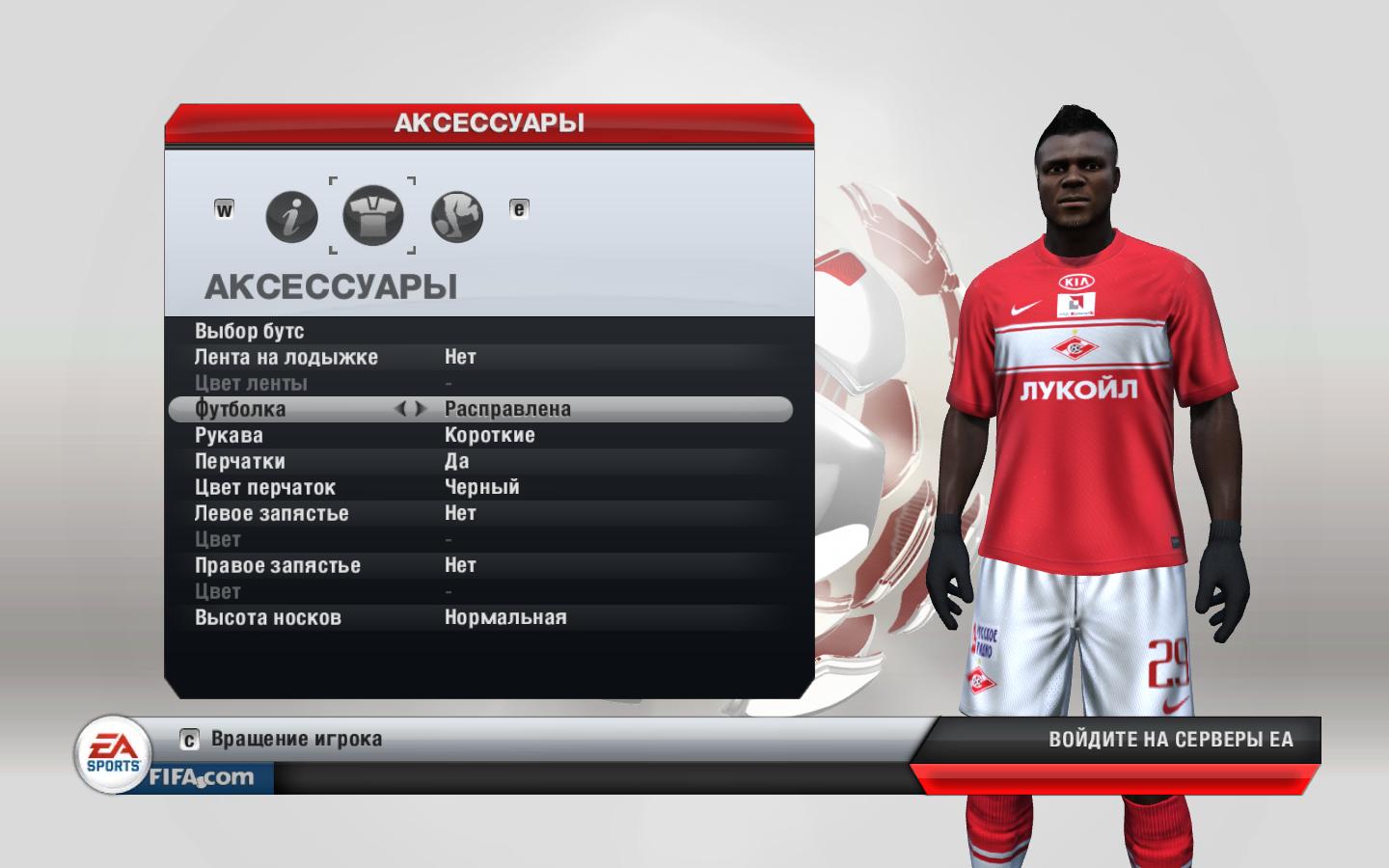Click the left arrow on Футболка
Image resolution: width=1389 pixels, height=868 pixels.
pyautogui.click(x=400, y=409)
